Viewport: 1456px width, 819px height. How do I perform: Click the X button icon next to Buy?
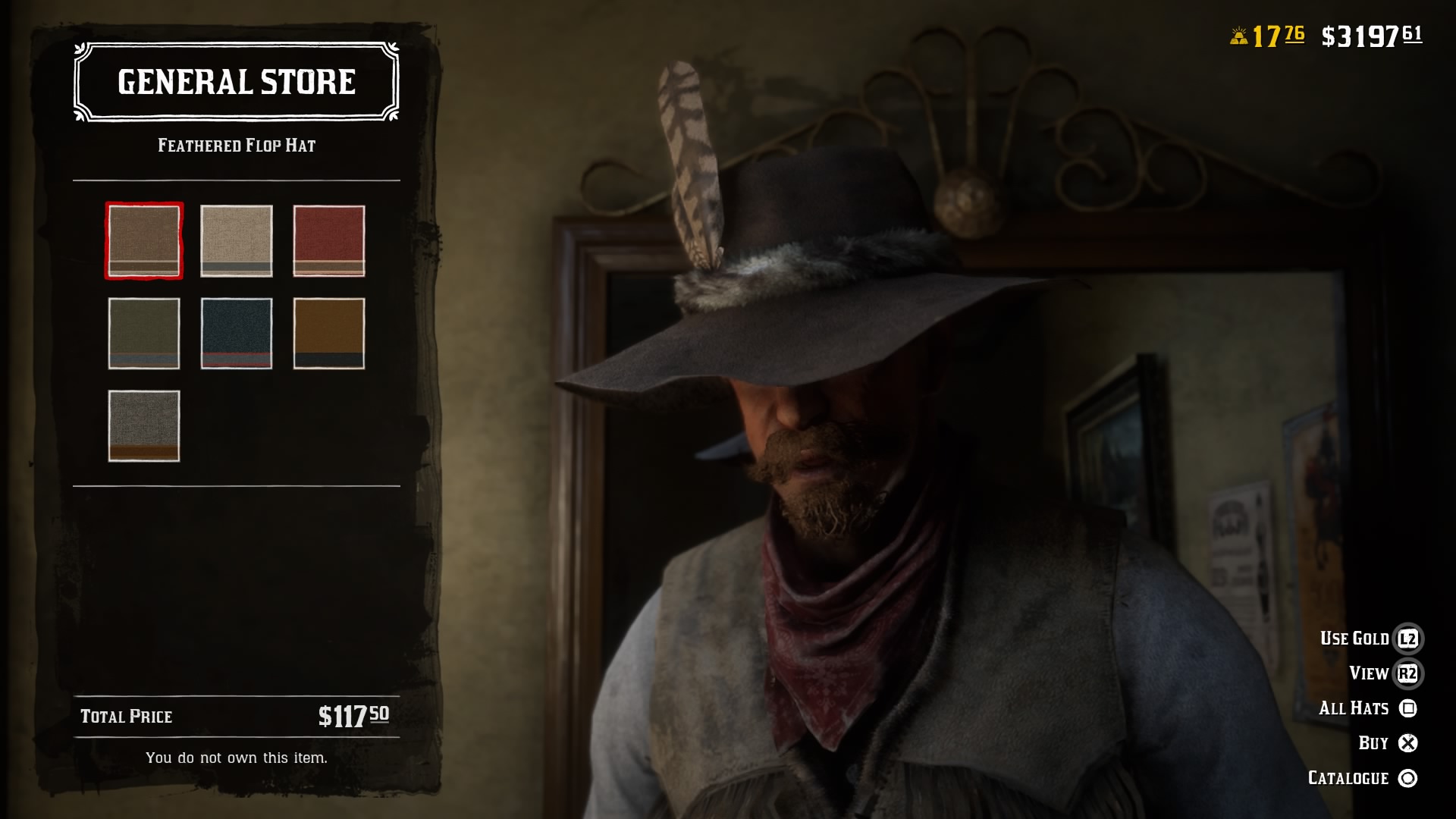tap(1407, 742)
